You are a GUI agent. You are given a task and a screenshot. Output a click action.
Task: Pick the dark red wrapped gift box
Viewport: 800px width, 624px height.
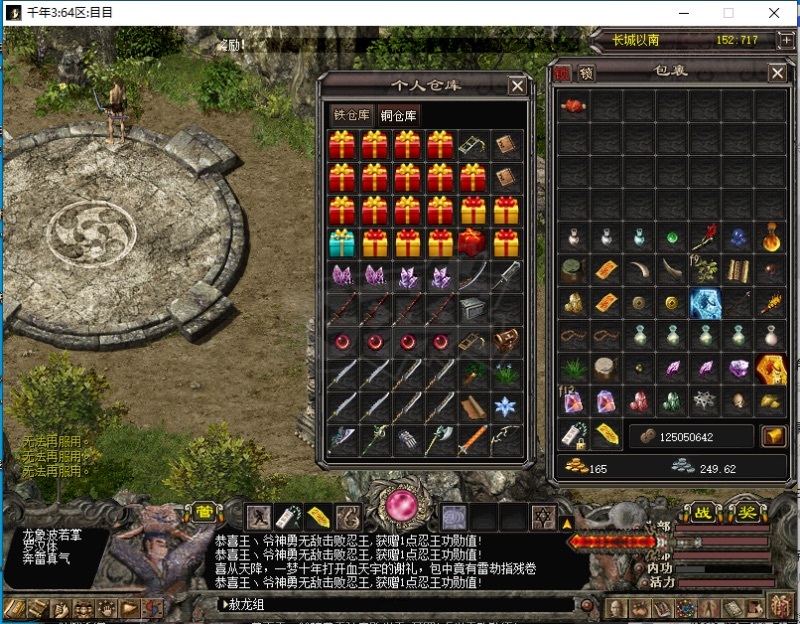pos(473,243)
